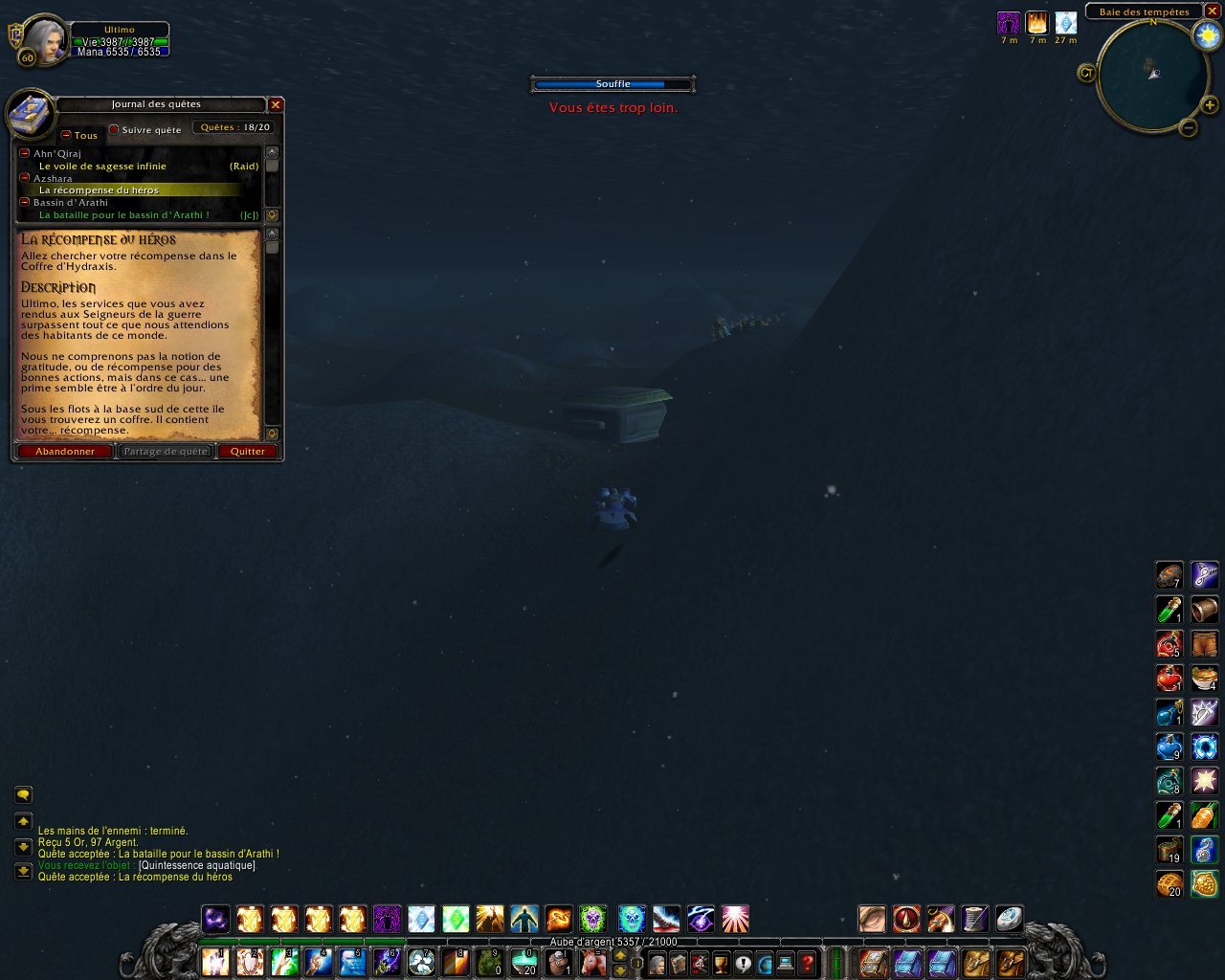Screen dimensions: 1225x980
Task: Click the sun time-of-day indicator on minimap
Action: click(1207, 36)
